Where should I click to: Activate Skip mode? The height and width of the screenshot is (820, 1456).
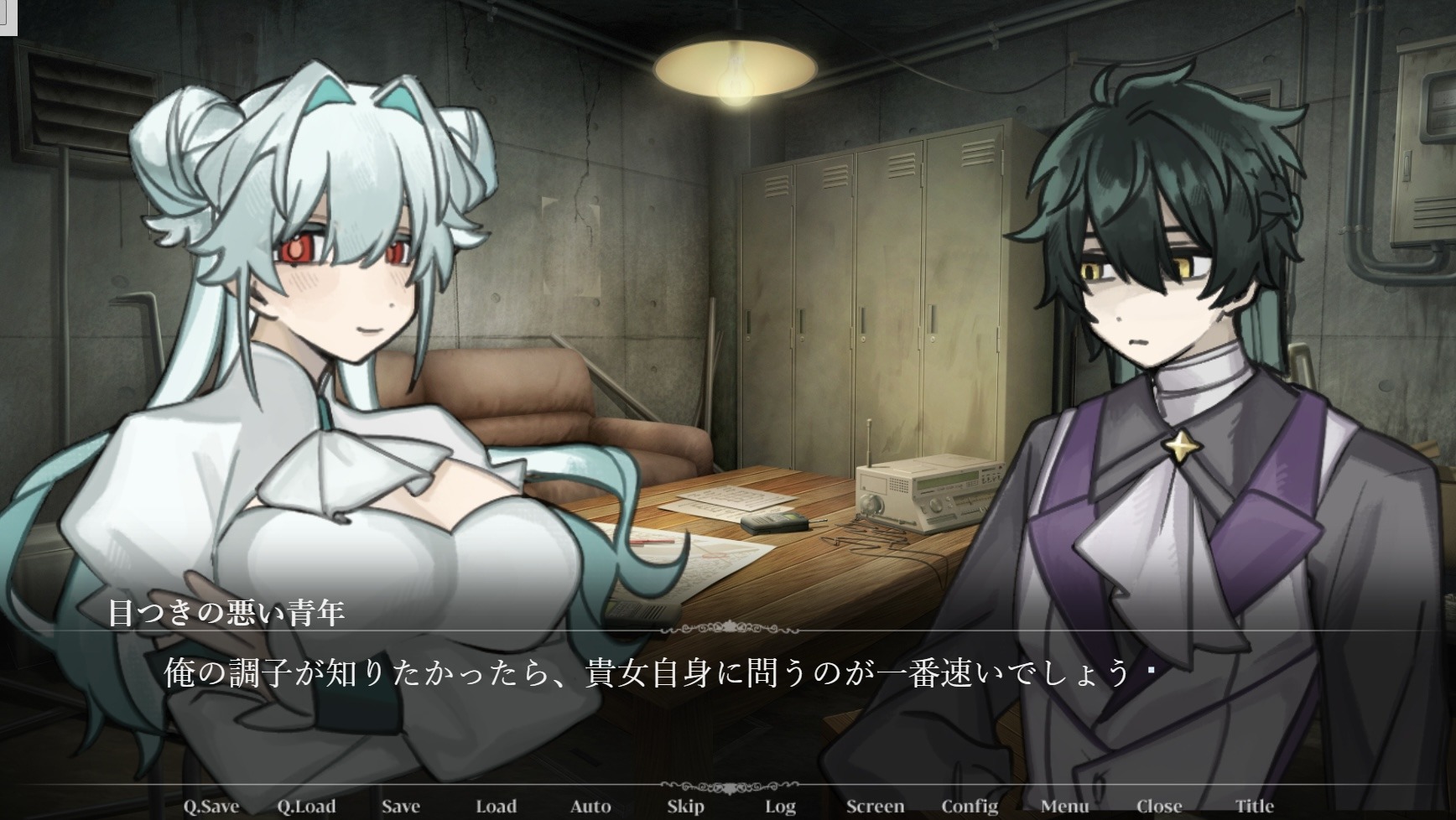pos(685,807)
